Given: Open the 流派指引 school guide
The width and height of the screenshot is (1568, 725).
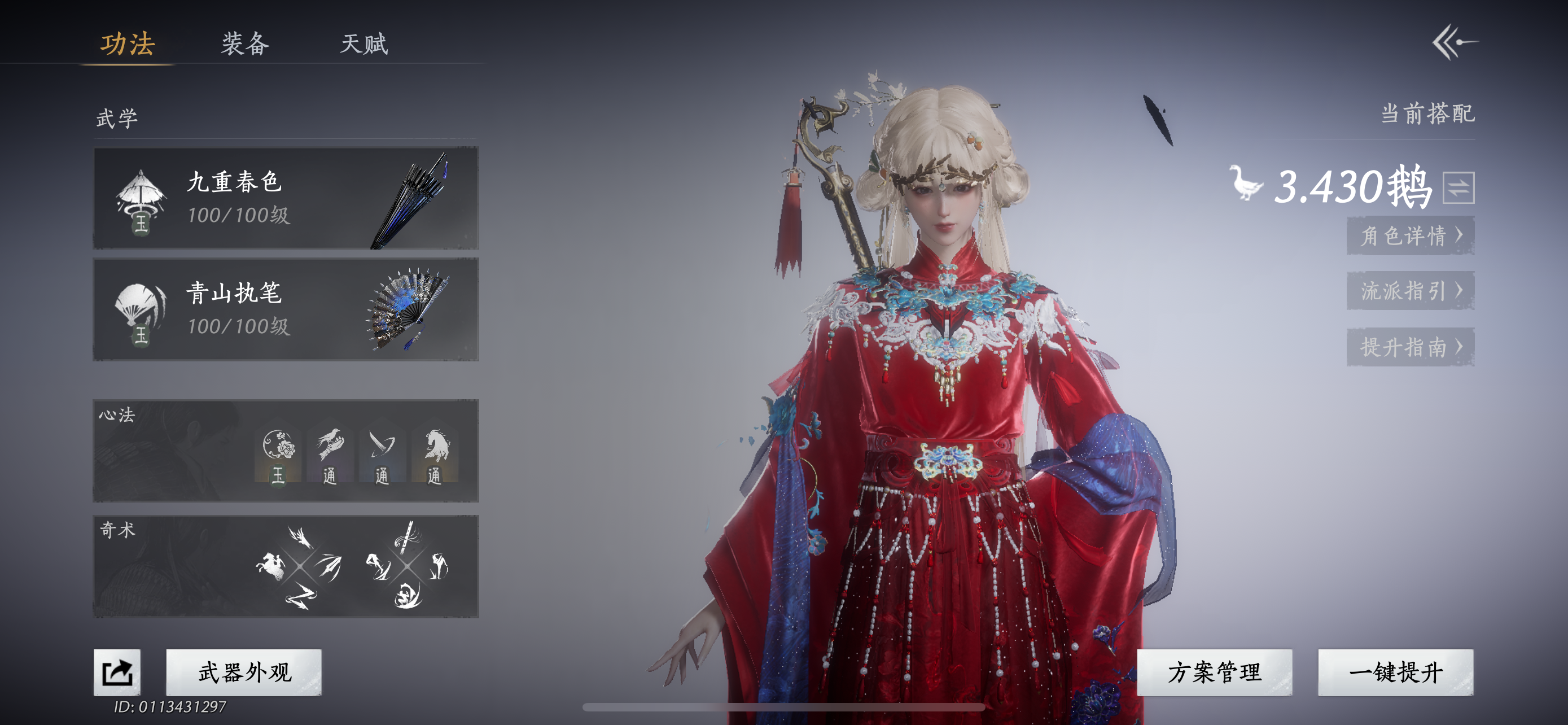Looking at the screenshot, I should (x=1411, y=290).
